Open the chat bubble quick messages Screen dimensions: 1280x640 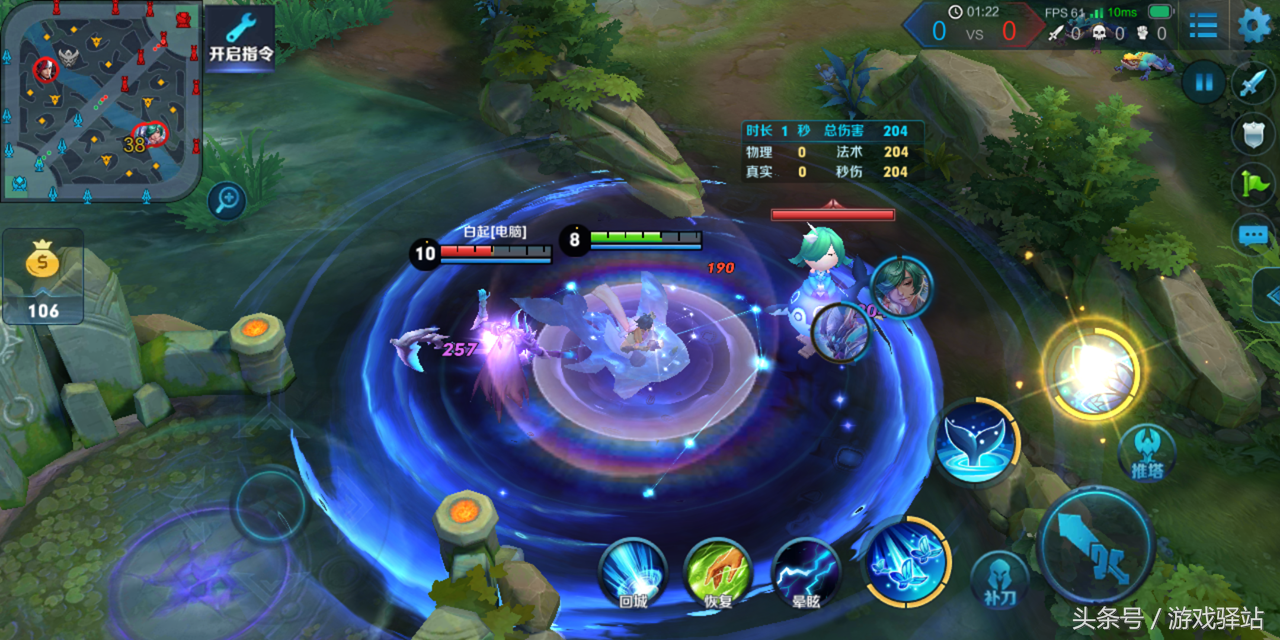pos(1252,235)
